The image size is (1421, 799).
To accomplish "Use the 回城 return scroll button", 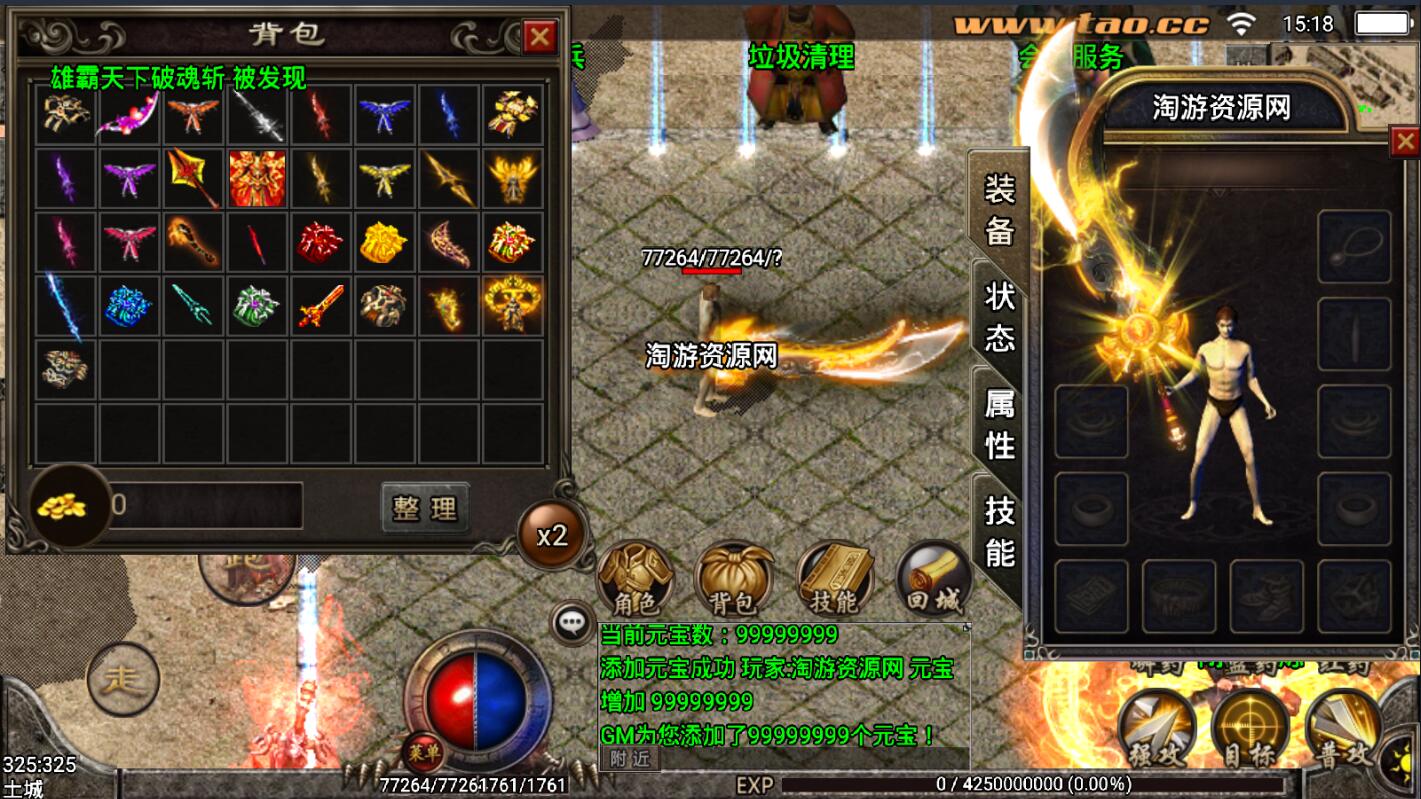I will 932,580.
